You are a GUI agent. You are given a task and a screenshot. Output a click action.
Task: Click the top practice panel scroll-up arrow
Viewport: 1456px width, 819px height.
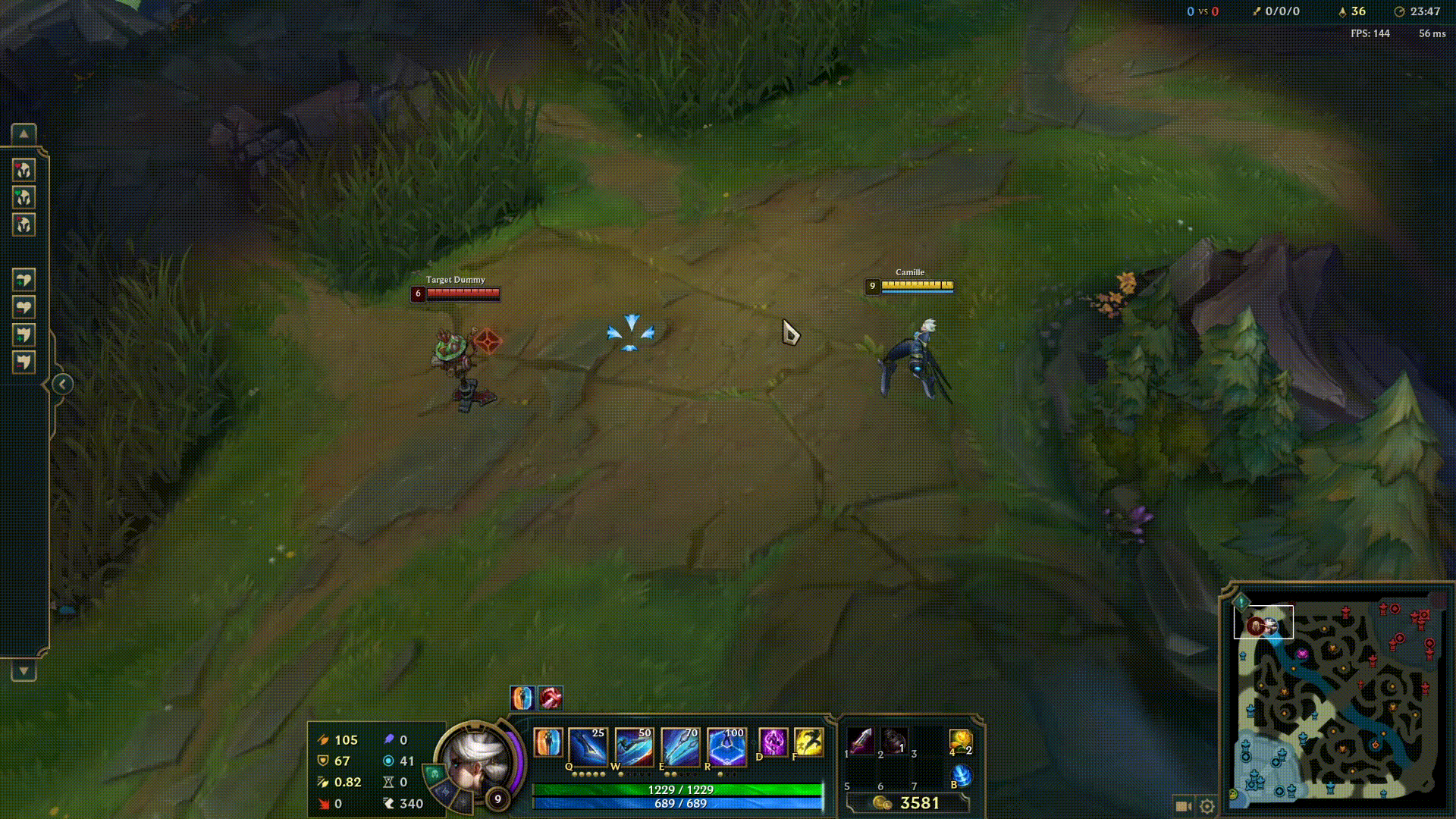tap(24, 134)
